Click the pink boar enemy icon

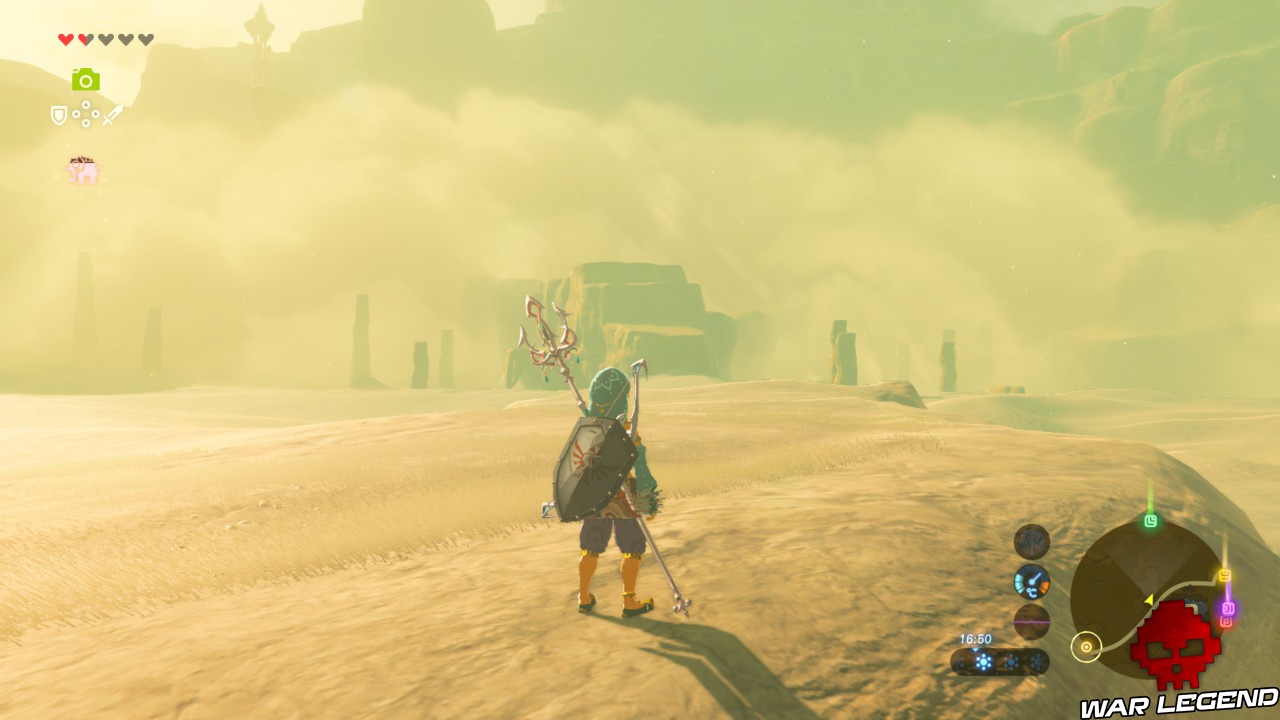(81, 169)
